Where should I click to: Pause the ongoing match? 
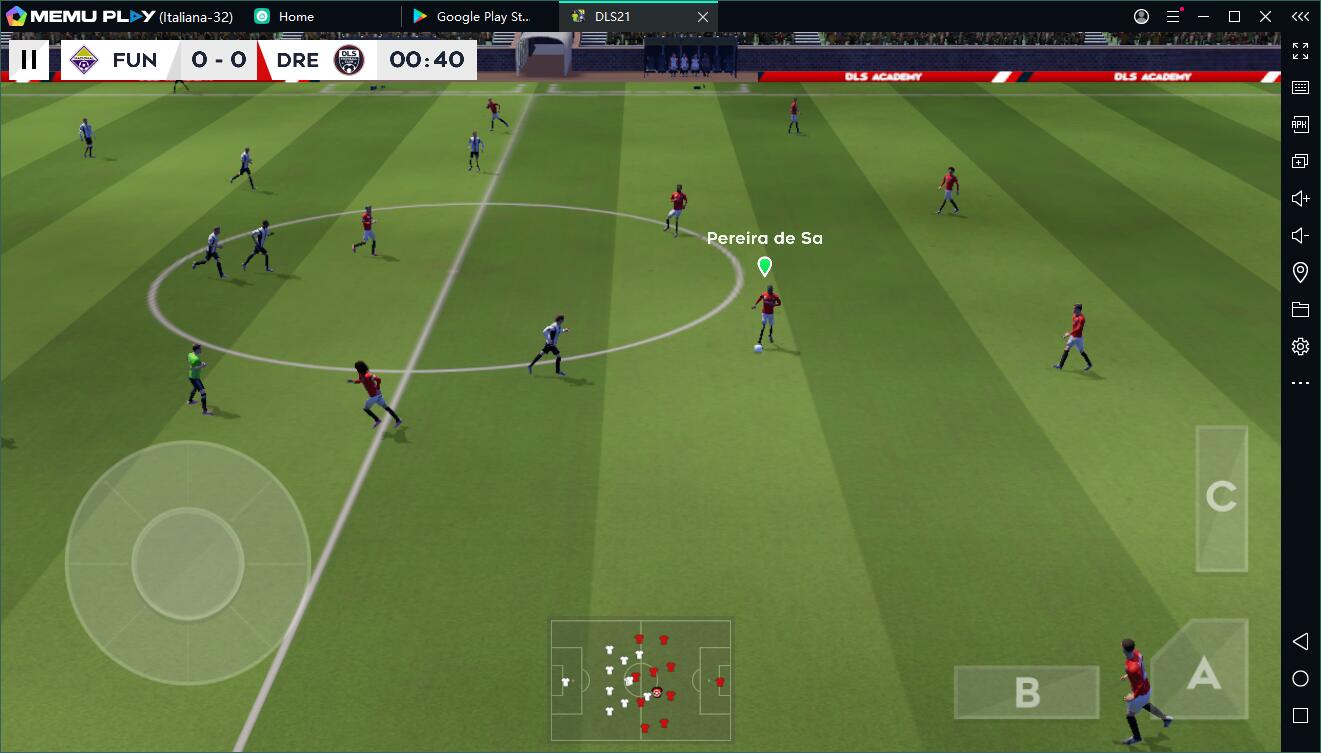28,59
